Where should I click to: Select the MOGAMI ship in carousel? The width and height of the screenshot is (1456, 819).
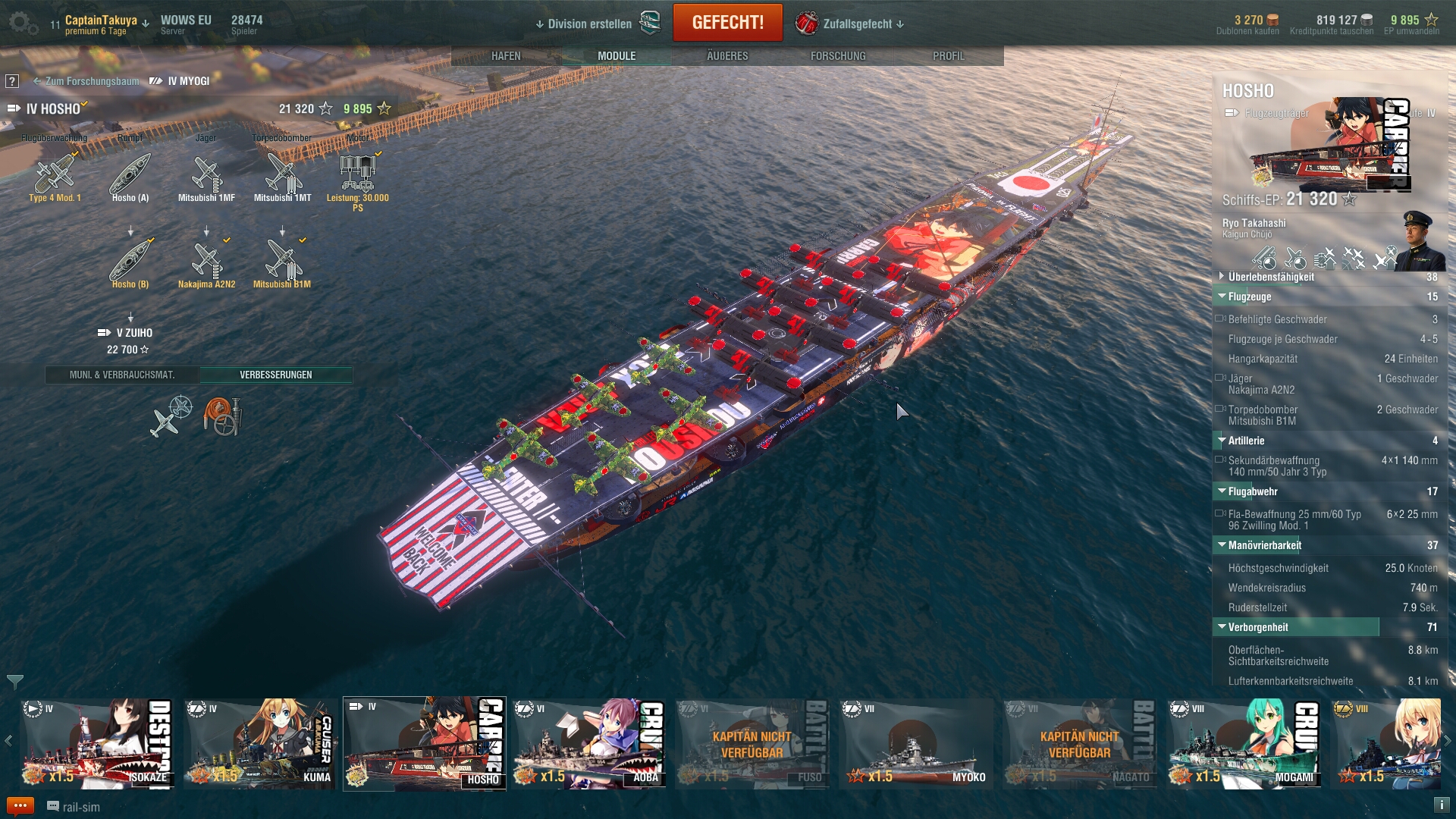point(1244,743)
